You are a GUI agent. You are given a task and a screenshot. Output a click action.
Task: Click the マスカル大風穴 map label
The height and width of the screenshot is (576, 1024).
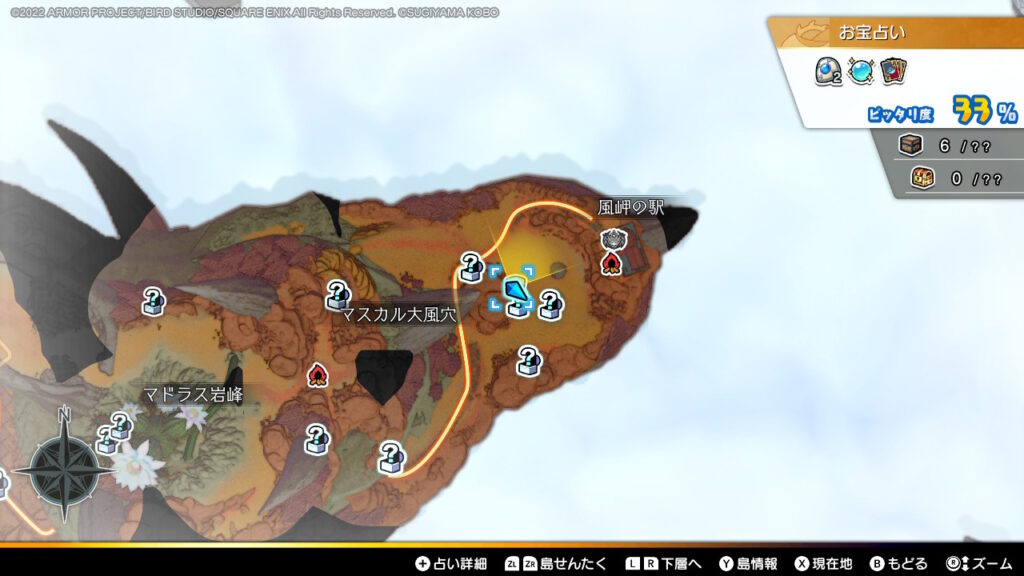pos(399,314)
